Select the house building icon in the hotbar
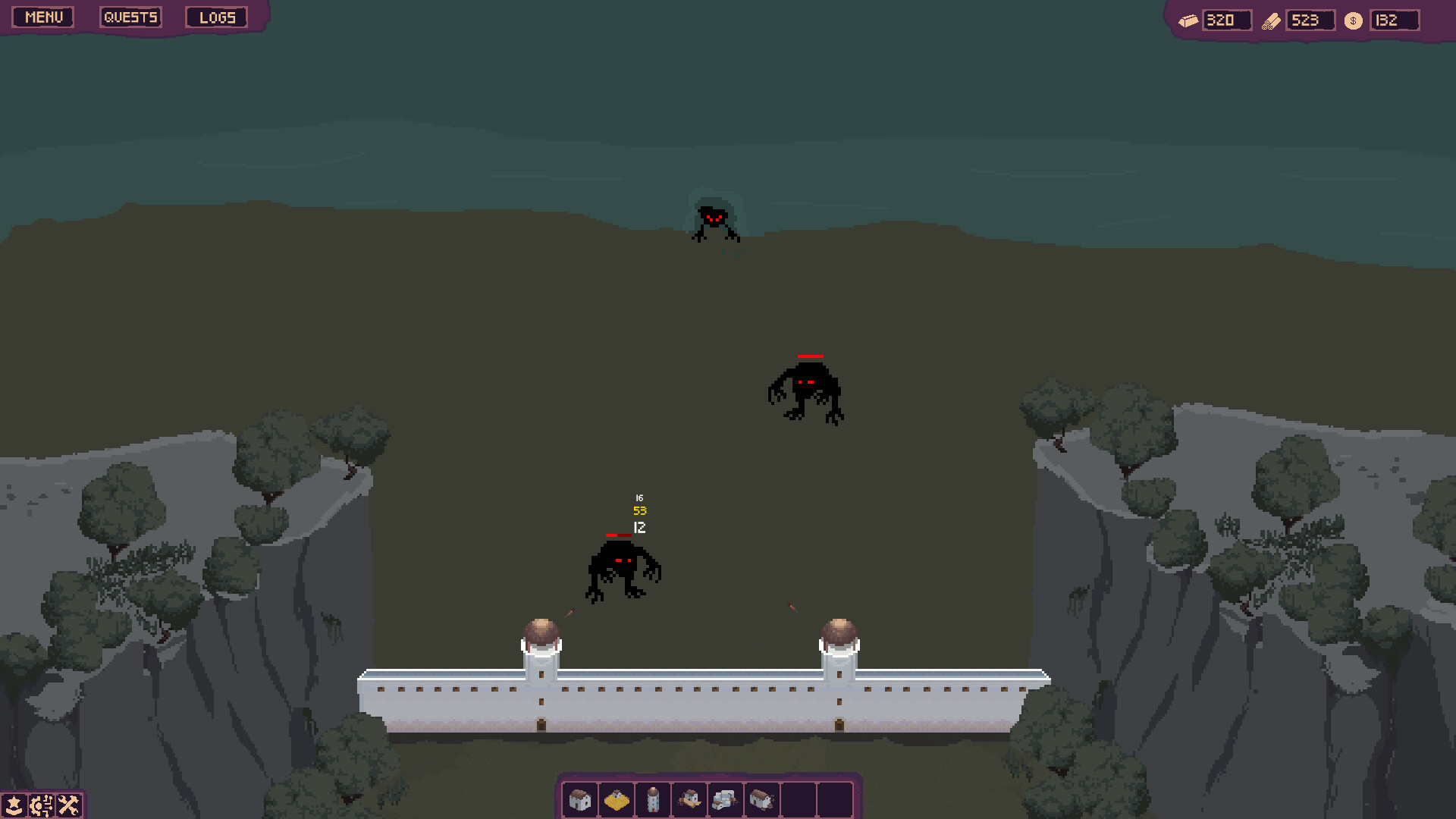The image size is (1456, 819). click(579, 799)
